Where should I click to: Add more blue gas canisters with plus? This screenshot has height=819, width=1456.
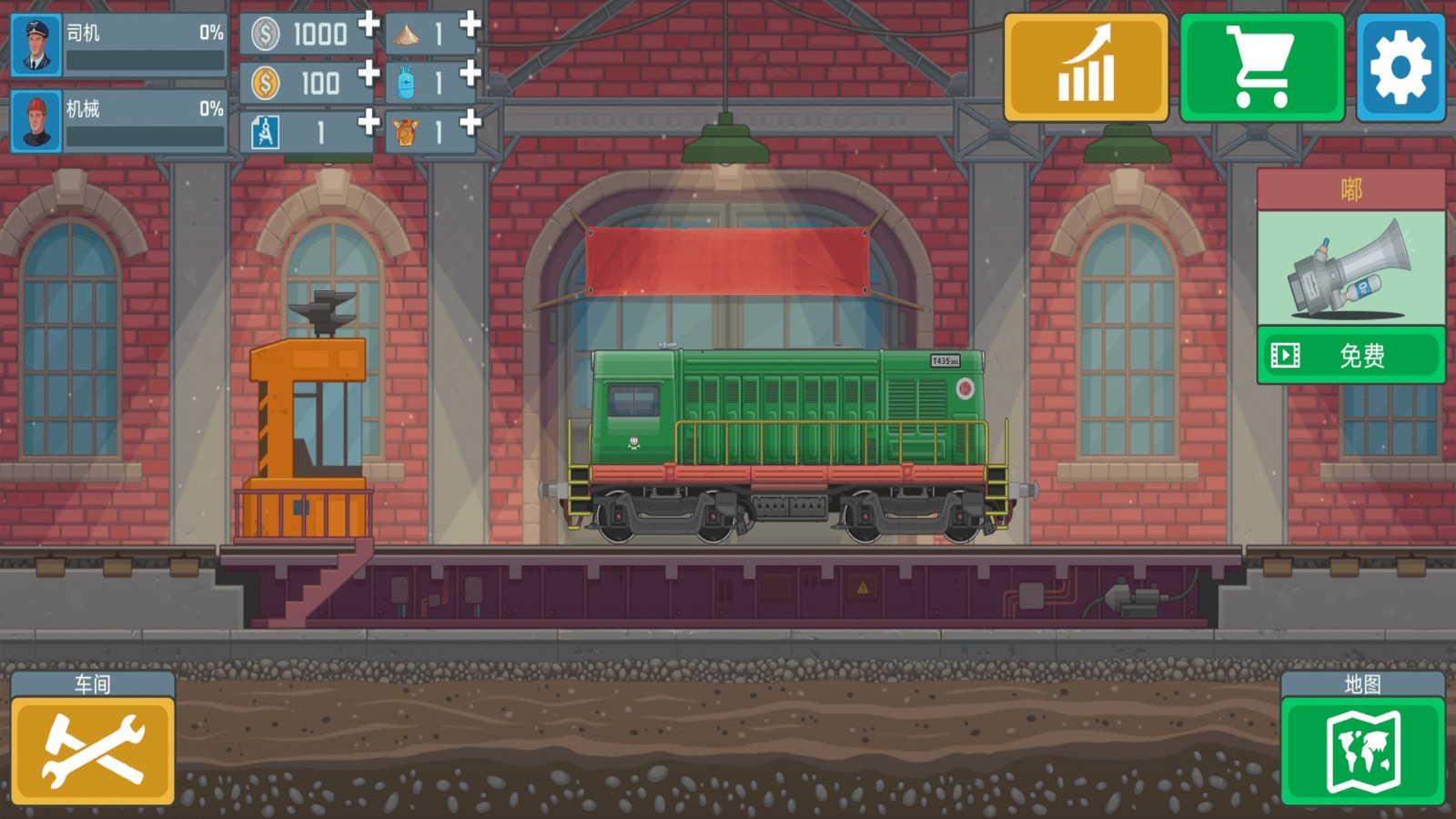(x=470, y=72)
